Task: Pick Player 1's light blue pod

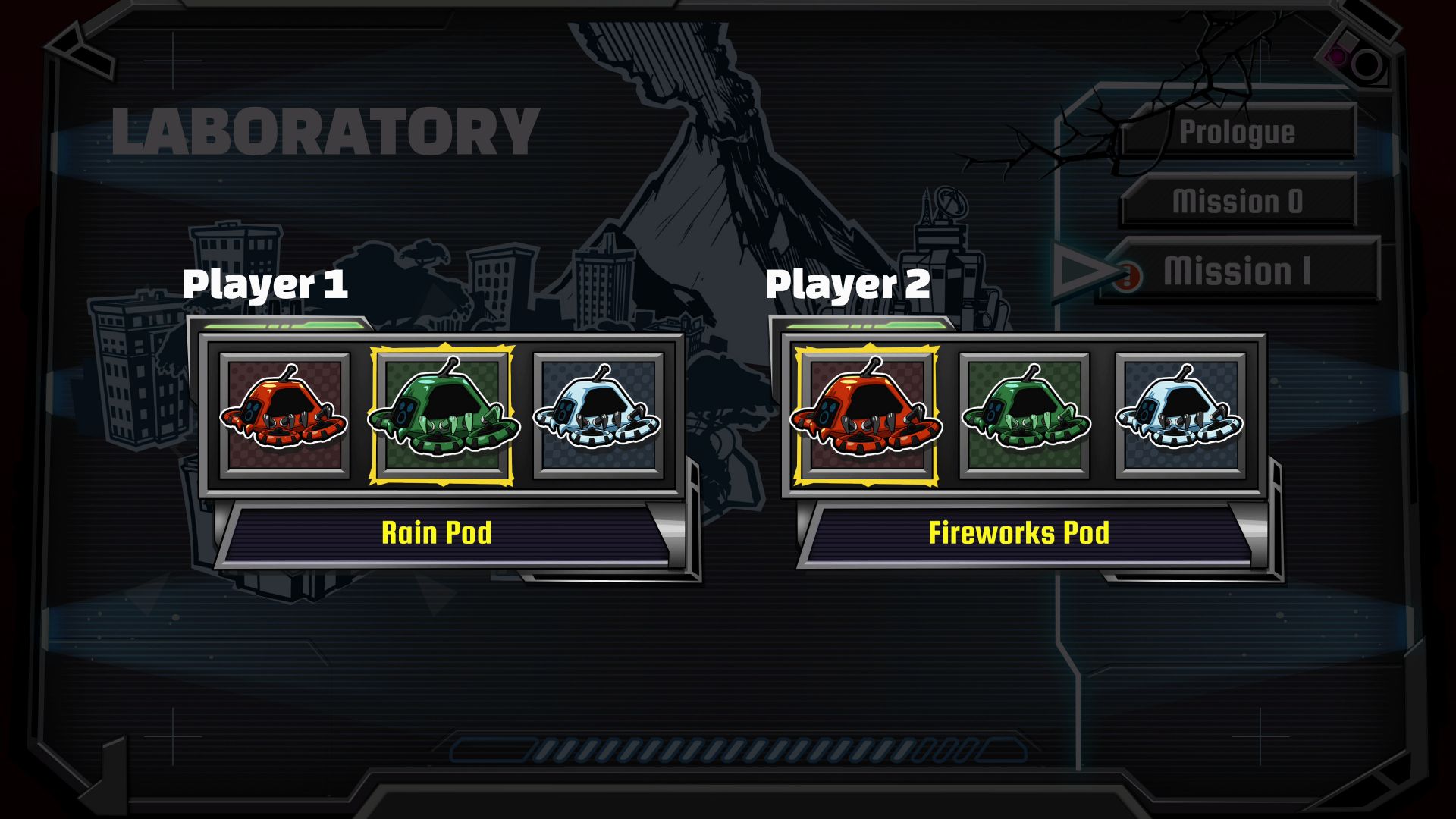Action: (x=598, y=416)
